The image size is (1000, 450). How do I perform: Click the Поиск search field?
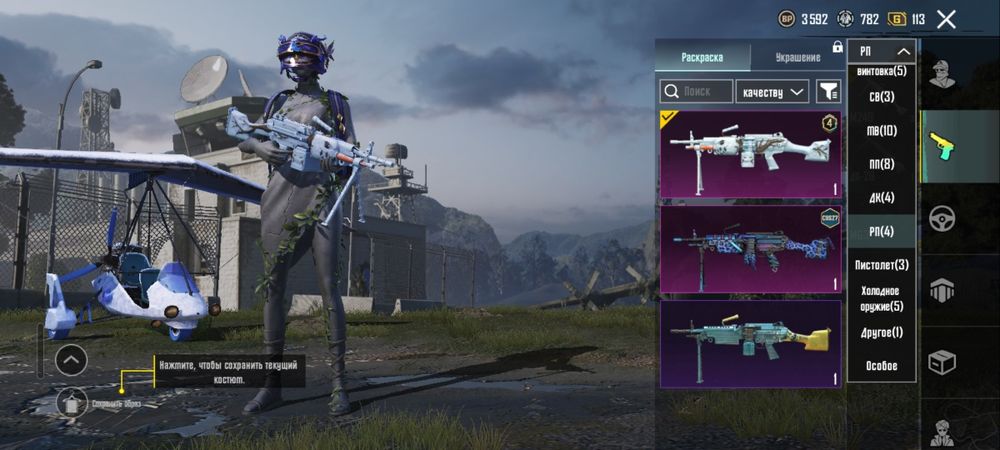[696, 92]
